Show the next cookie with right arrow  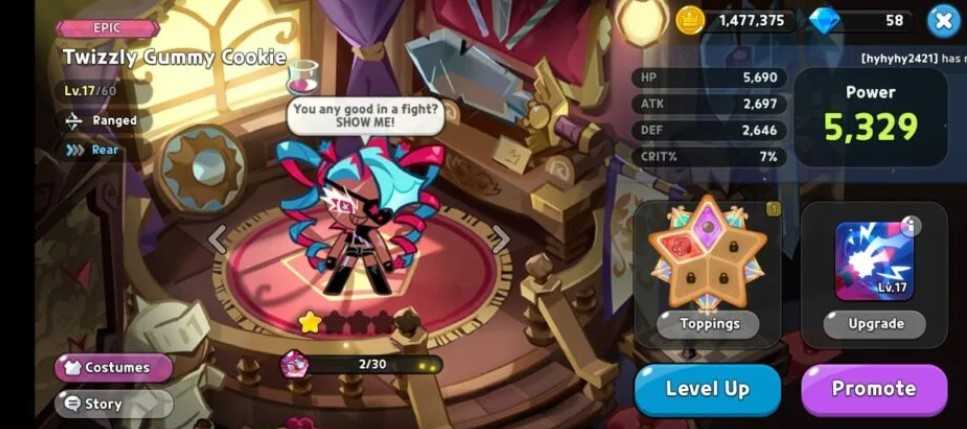[500, 237]
